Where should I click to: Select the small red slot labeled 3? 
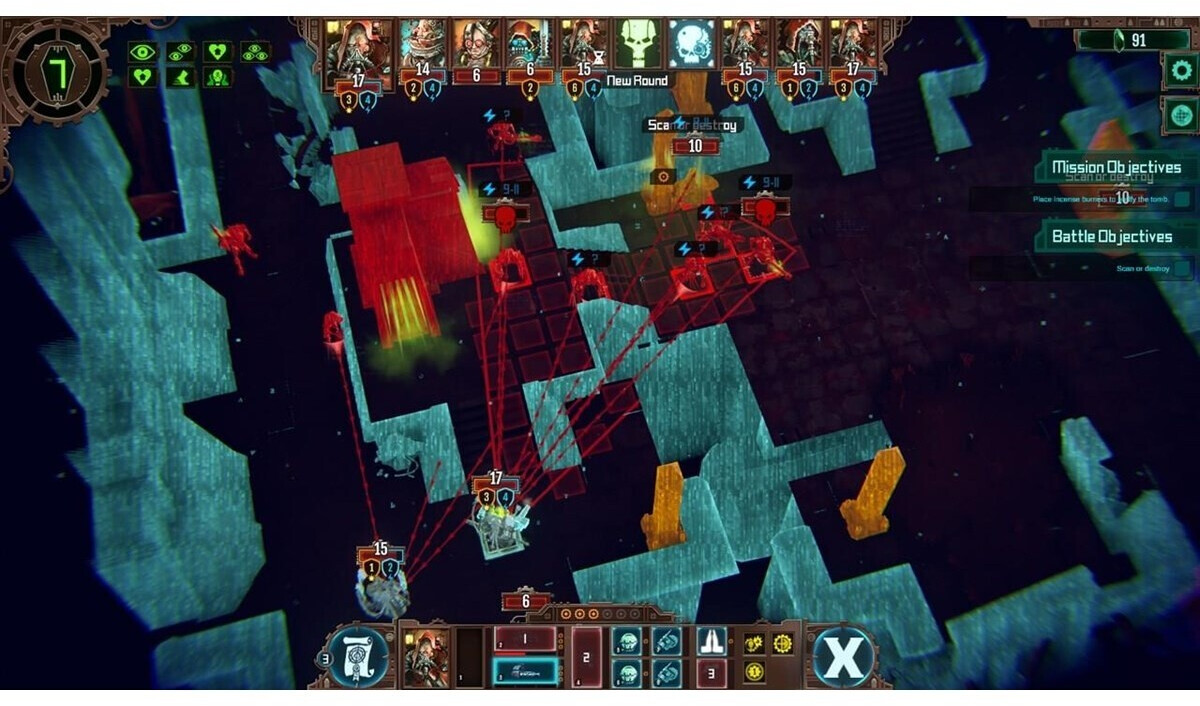pyautogui.click(x=711, y=673)
